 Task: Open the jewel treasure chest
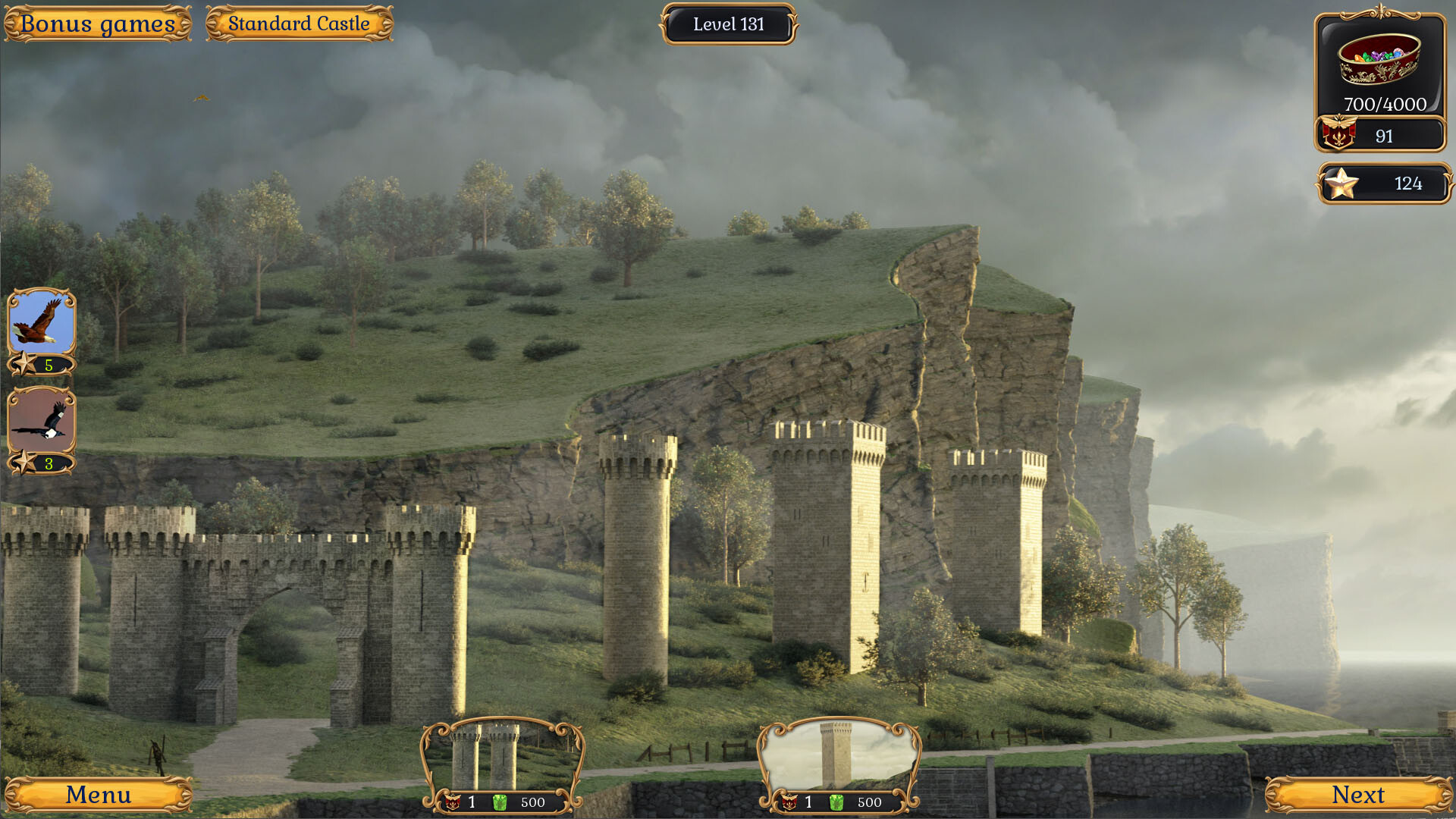1379,59
